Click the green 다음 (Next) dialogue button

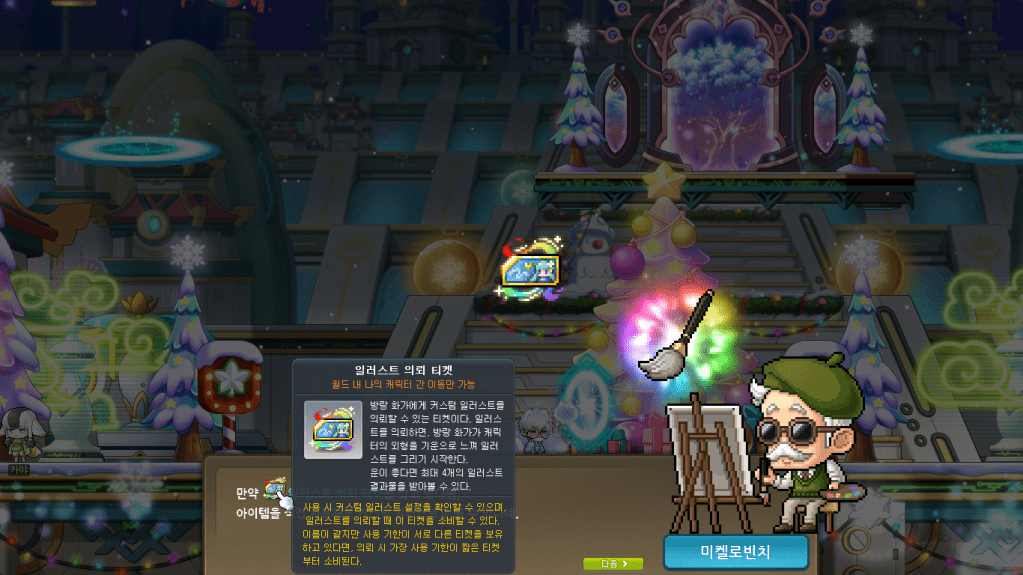point(613,564)
